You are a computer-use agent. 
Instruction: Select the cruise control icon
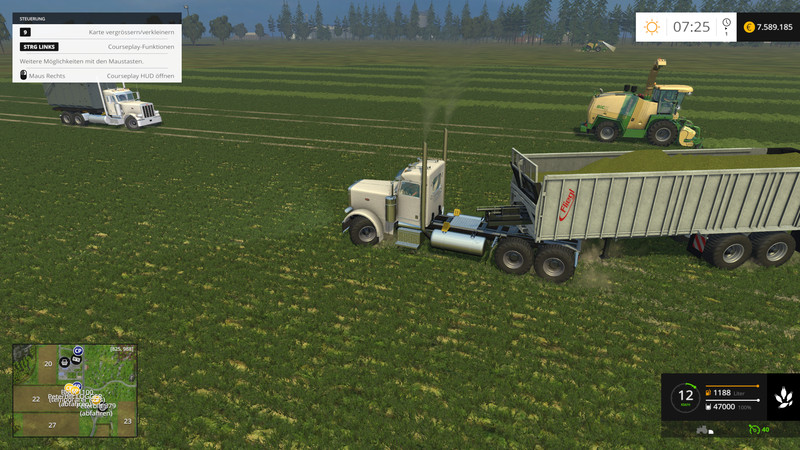tap(753, 429)
